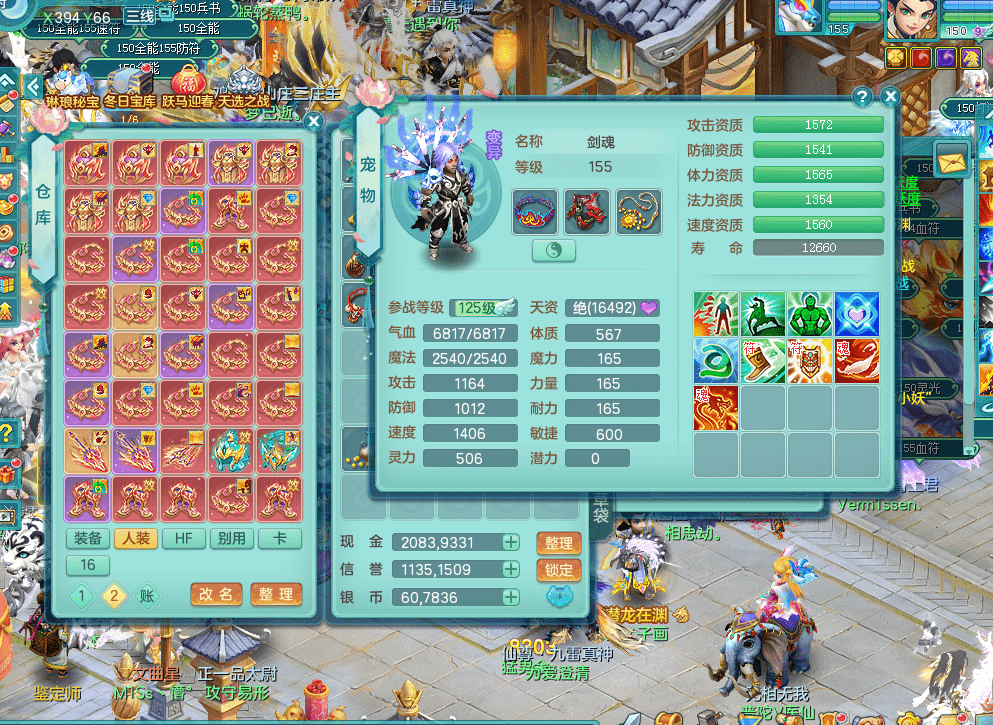The image size is (993, 725).
Task: Go to warehouse page 1
Action: [82, 596]
